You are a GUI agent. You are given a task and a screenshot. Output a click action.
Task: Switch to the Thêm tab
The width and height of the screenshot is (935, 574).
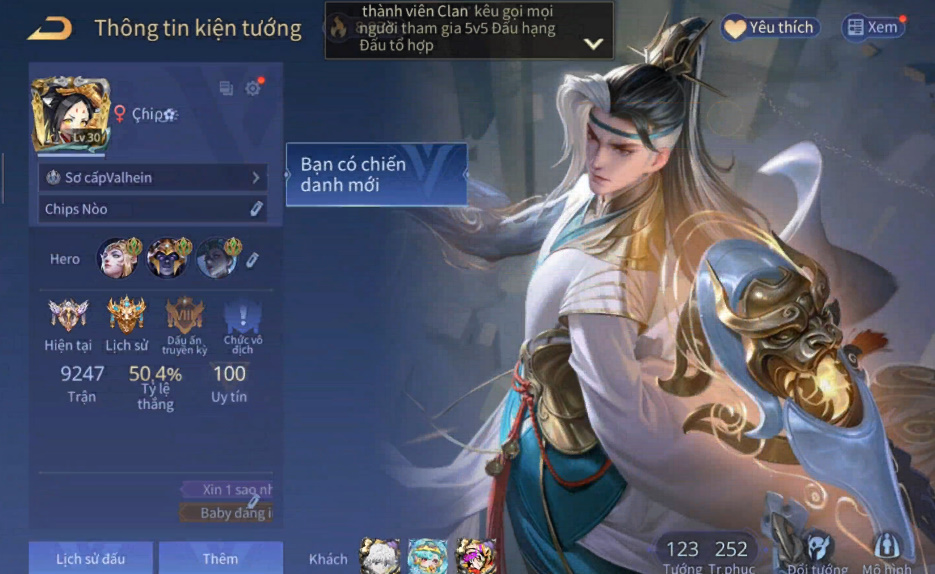click(220, 558)
